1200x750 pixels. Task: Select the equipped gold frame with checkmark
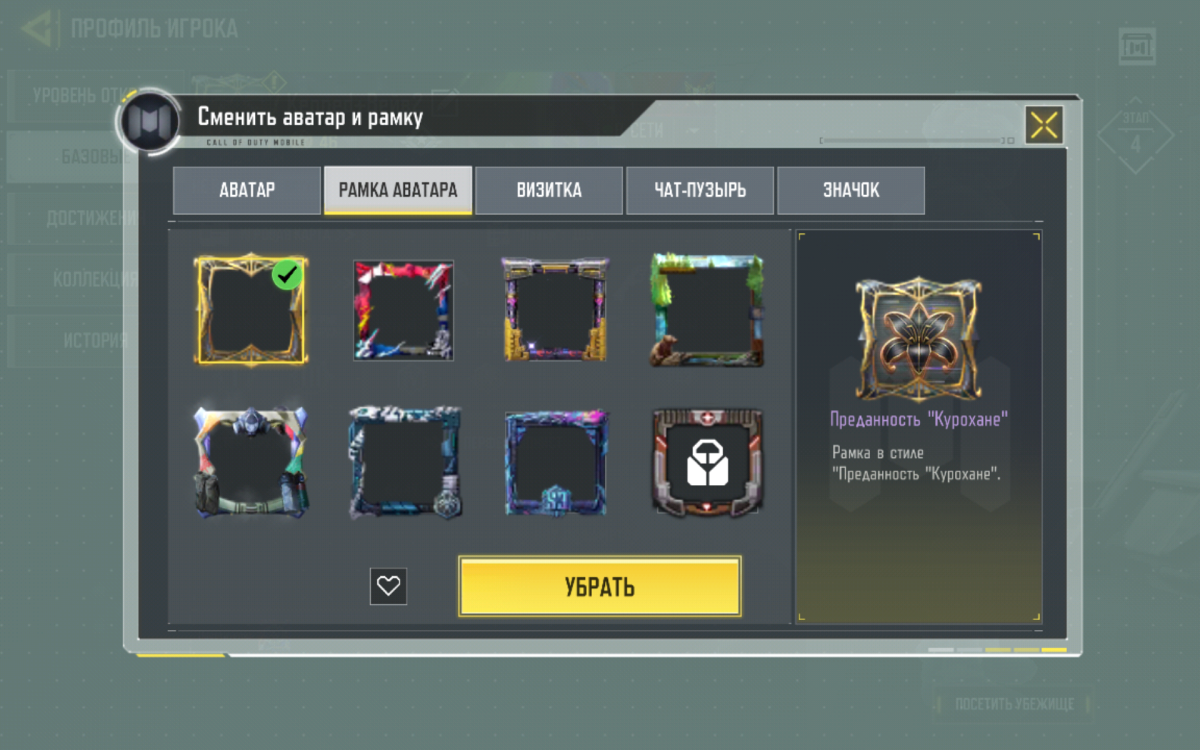click(251, 310)
